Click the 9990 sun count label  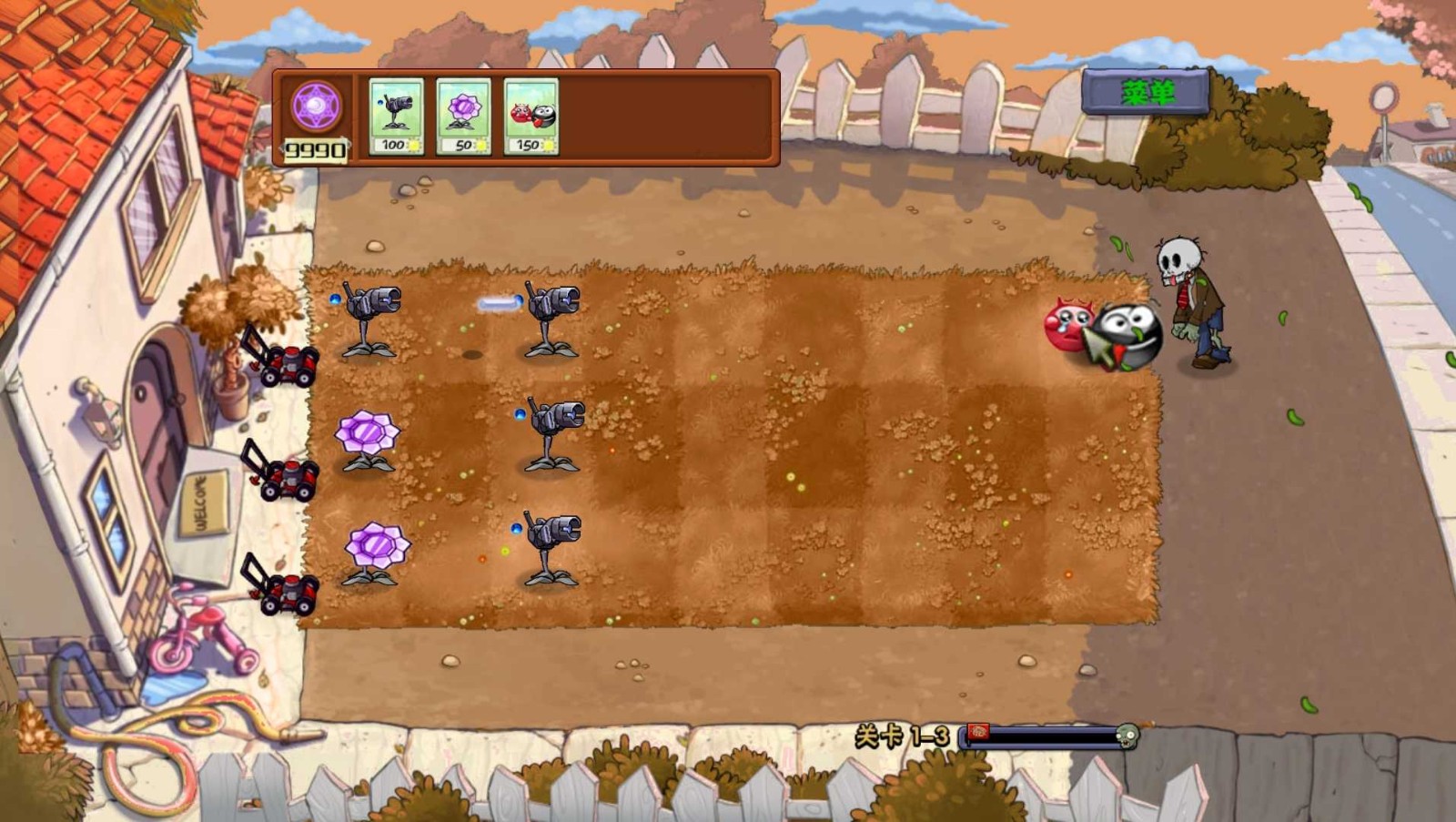pos(314,148)
